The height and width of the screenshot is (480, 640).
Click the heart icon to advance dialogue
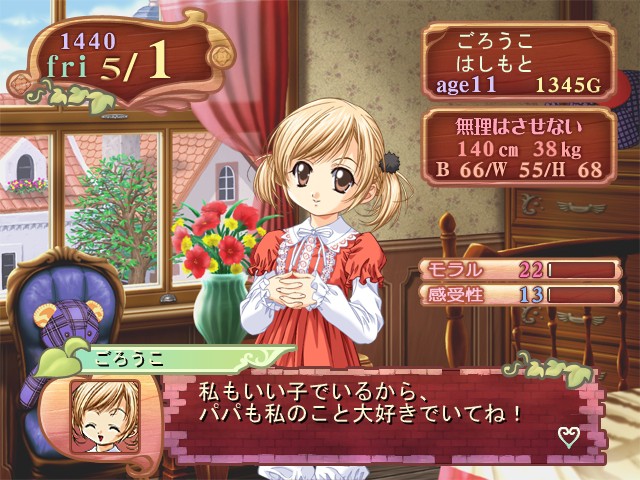(x=569, y=435)
